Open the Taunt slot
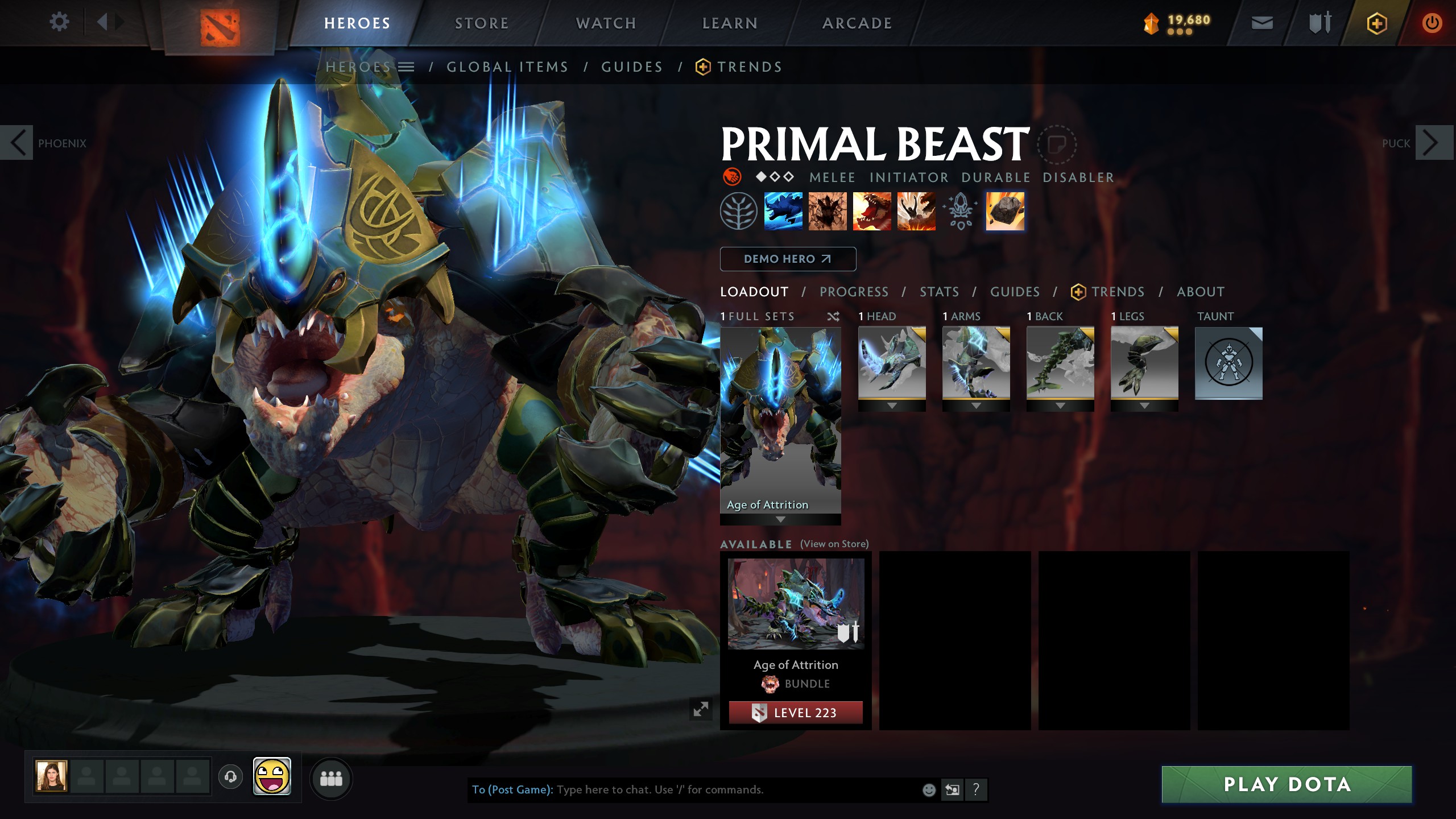This screenshot has height=819, width=1456. click(1228, 364)
